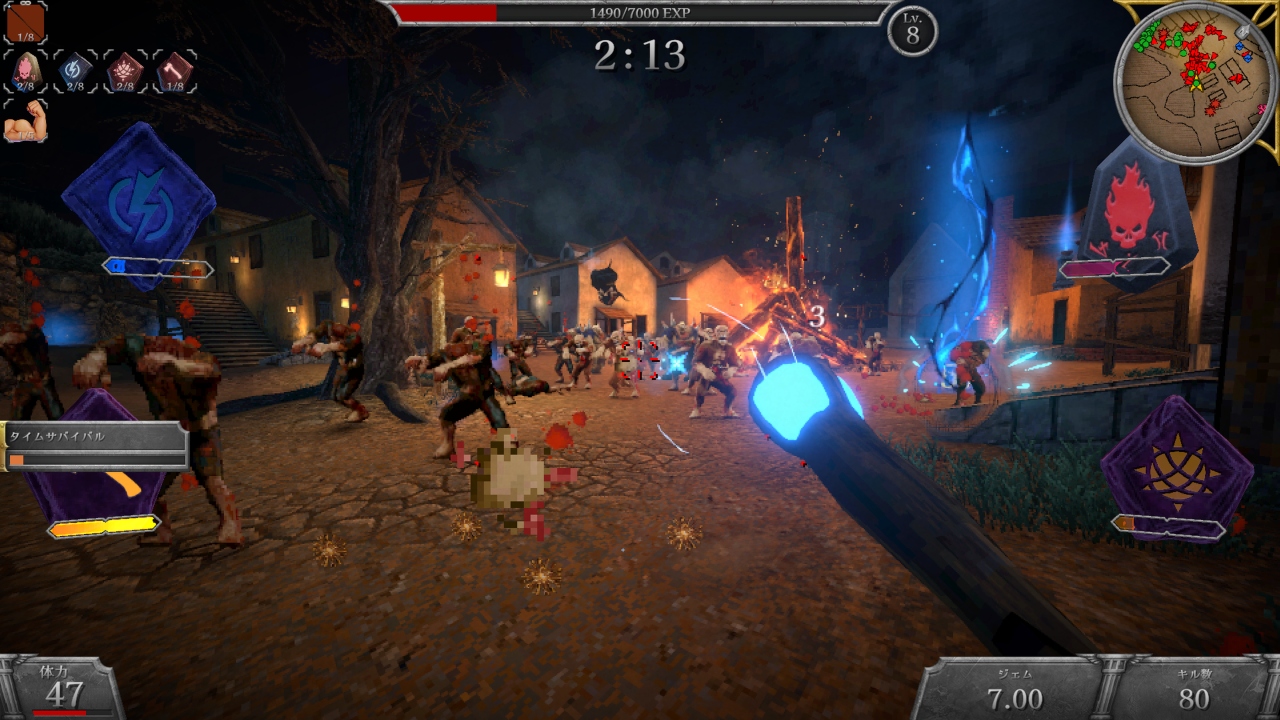Click the small flaming skull skill icon

(25, 71)
